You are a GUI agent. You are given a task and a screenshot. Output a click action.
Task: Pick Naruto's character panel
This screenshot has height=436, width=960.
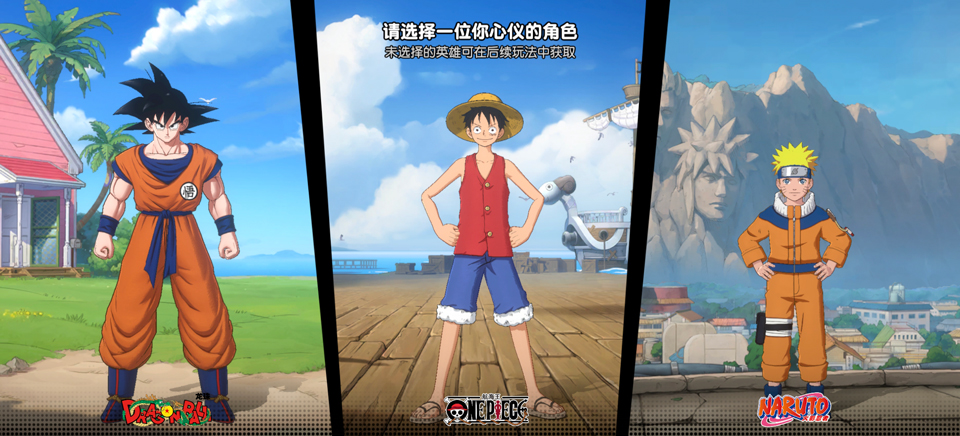(795, 260)
